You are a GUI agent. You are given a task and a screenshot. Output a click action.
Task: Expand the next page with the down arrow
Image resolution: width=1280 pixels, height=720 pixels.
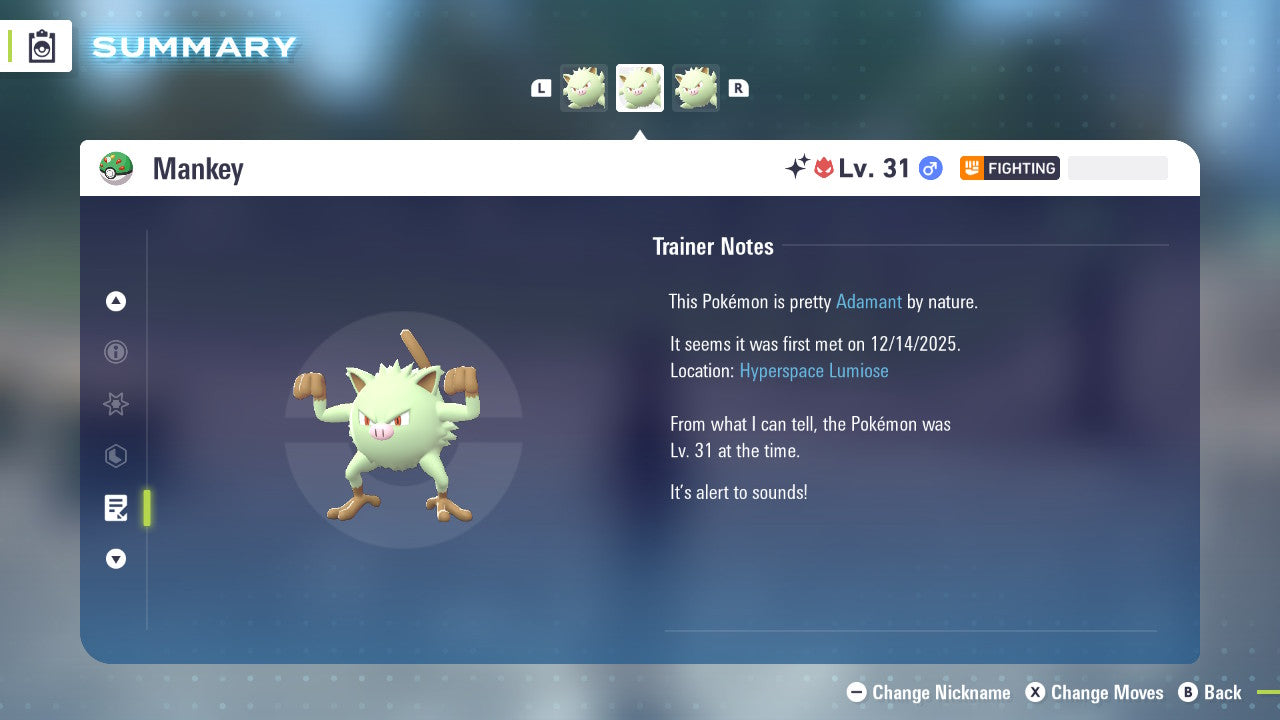[x=115, y=559]
